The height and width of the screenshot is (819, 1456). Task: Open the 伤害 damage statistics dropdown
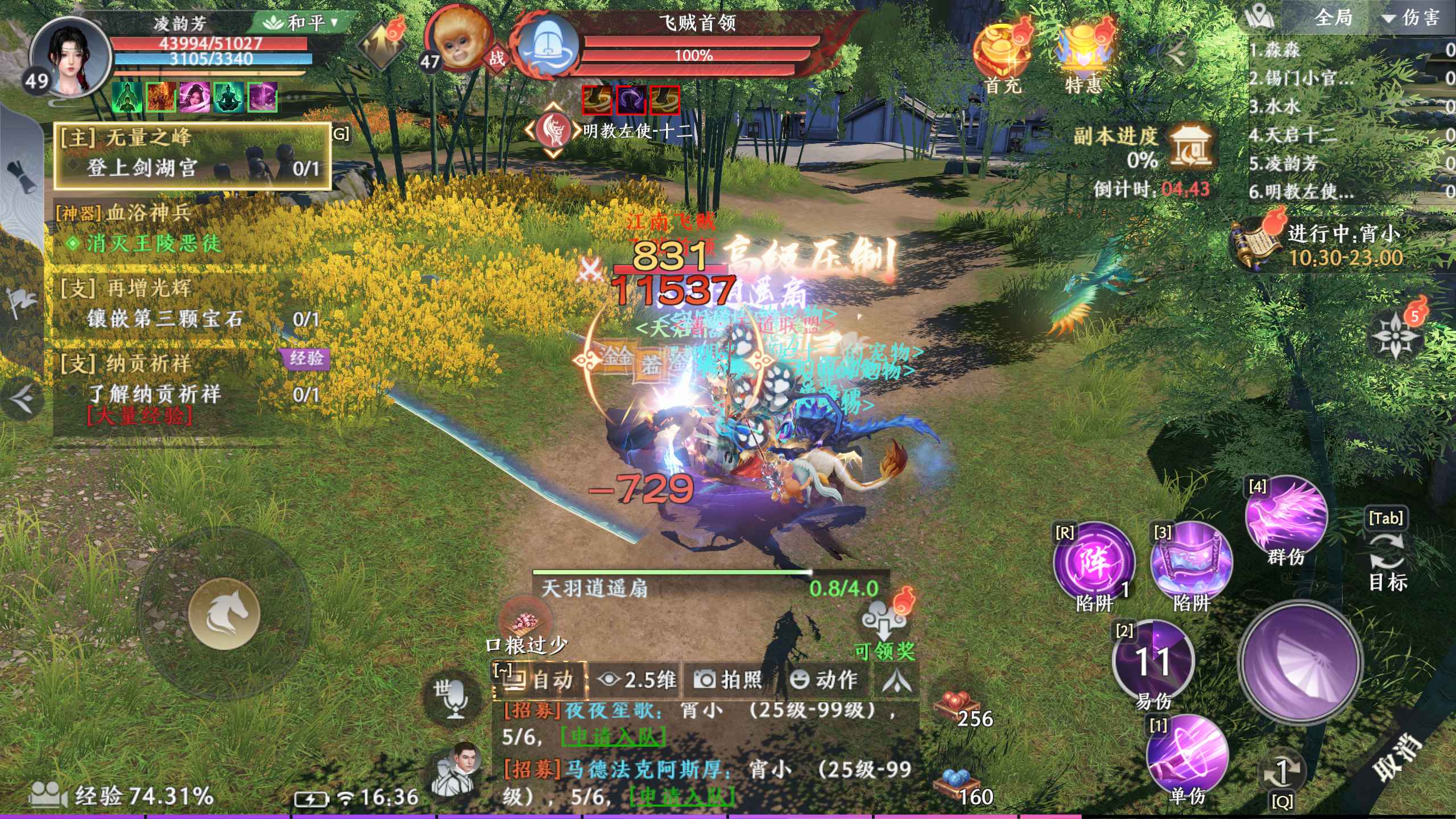click(1412, 18)
